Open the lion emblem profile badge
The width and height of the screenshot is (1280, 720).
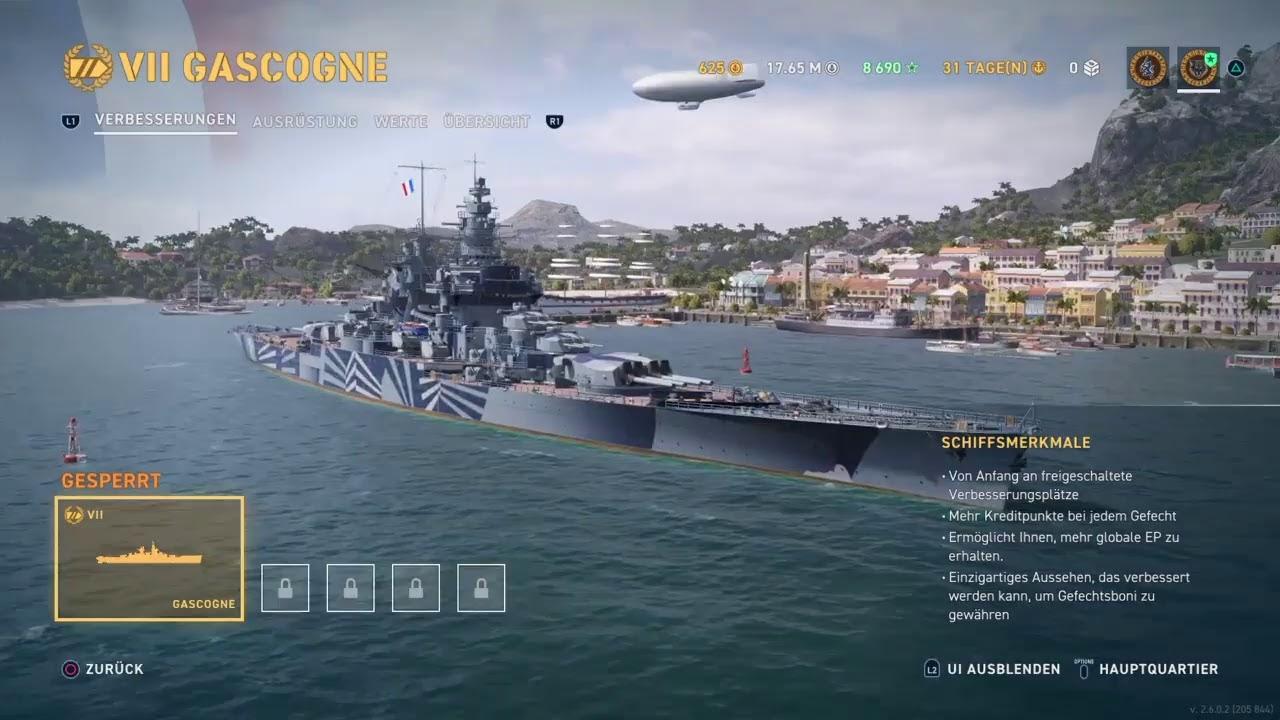click(1147, 67)
